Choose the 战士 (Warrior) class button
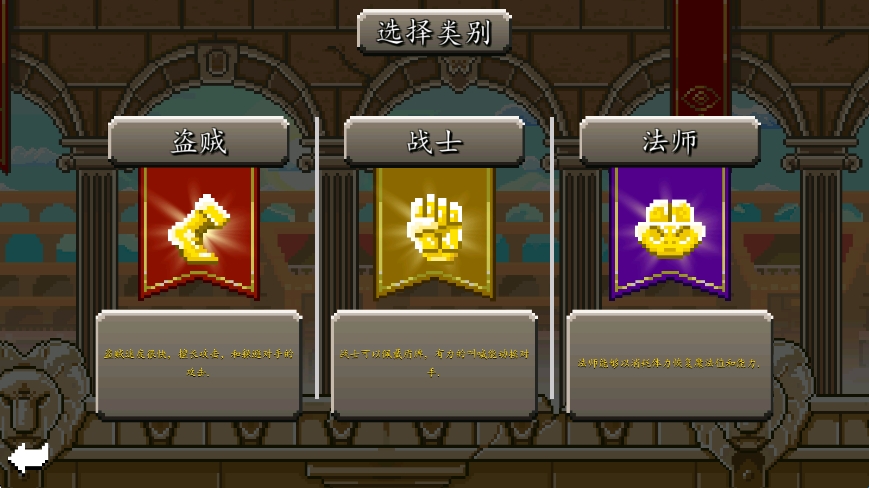This screenshot has width=869, height=488. click(434, 141)
